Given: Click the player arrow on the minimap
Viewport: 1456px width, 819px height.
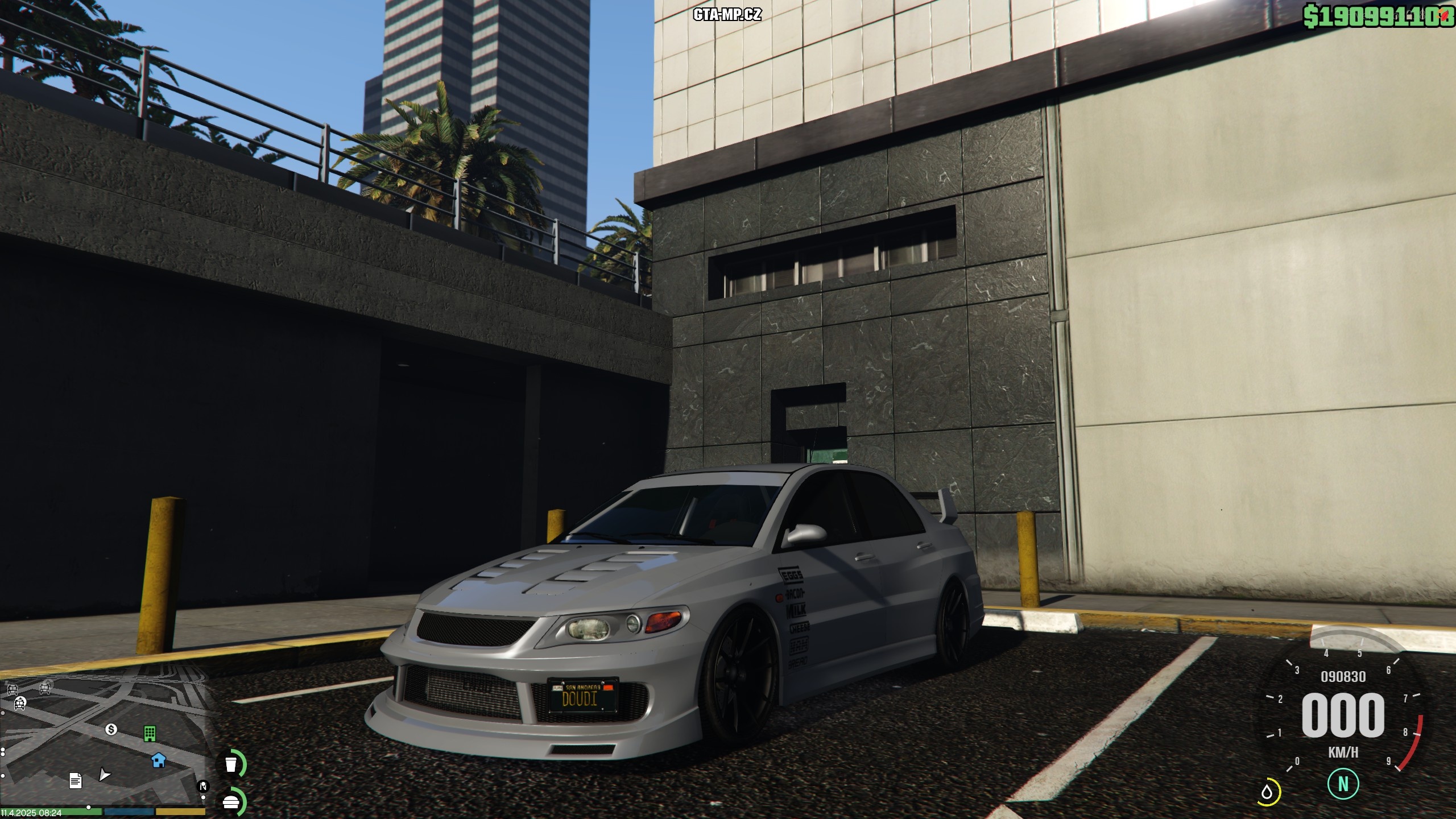Looking at the screenshot, I should coord(105,775).
